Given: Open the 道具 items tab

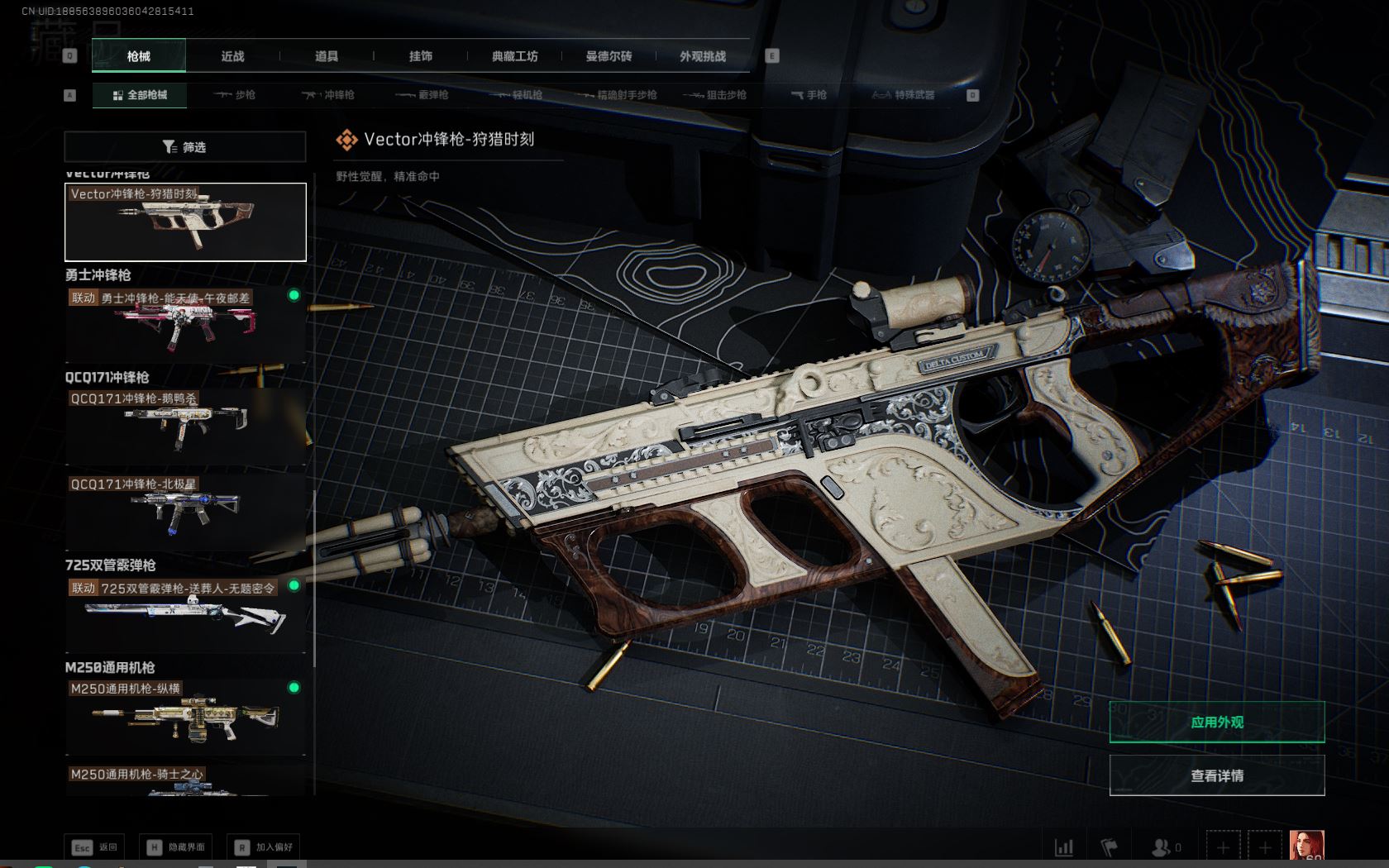Looking at the screenshot, I should click(327, 56).
